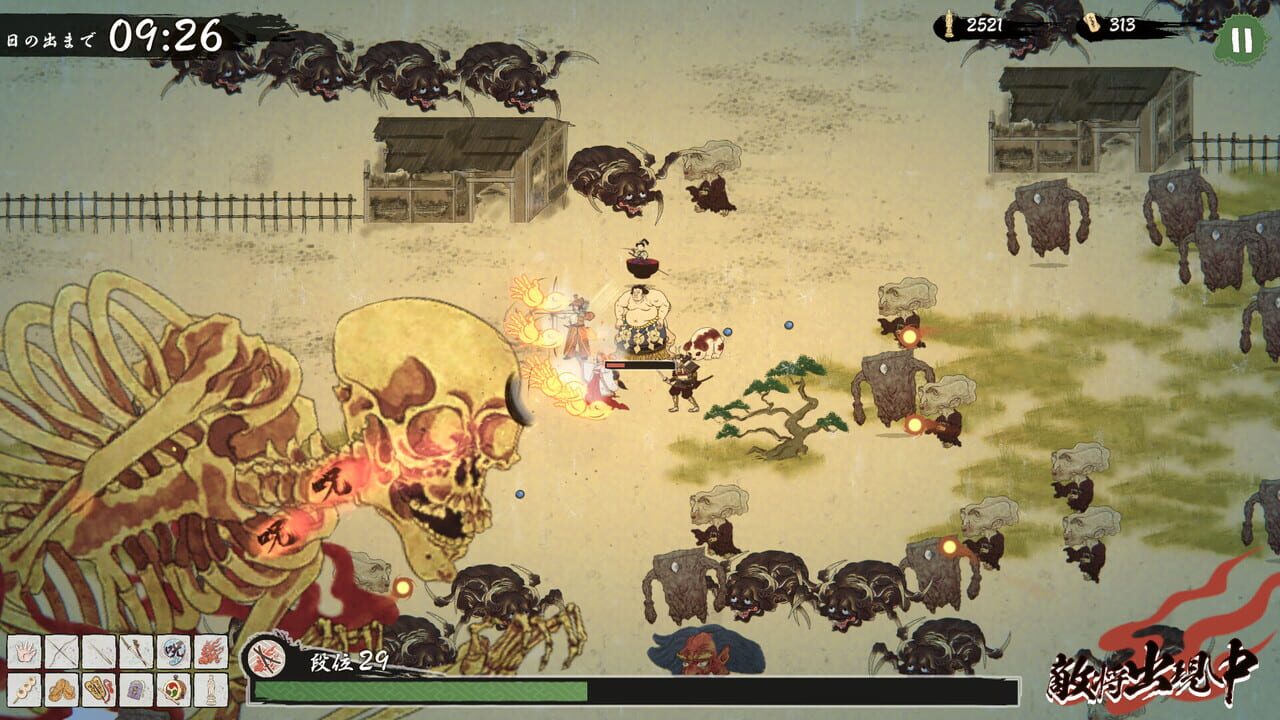Click the 日の出まで countdown timer display
This screenshot has width=1280, height=720.
(x=110, y=28)
